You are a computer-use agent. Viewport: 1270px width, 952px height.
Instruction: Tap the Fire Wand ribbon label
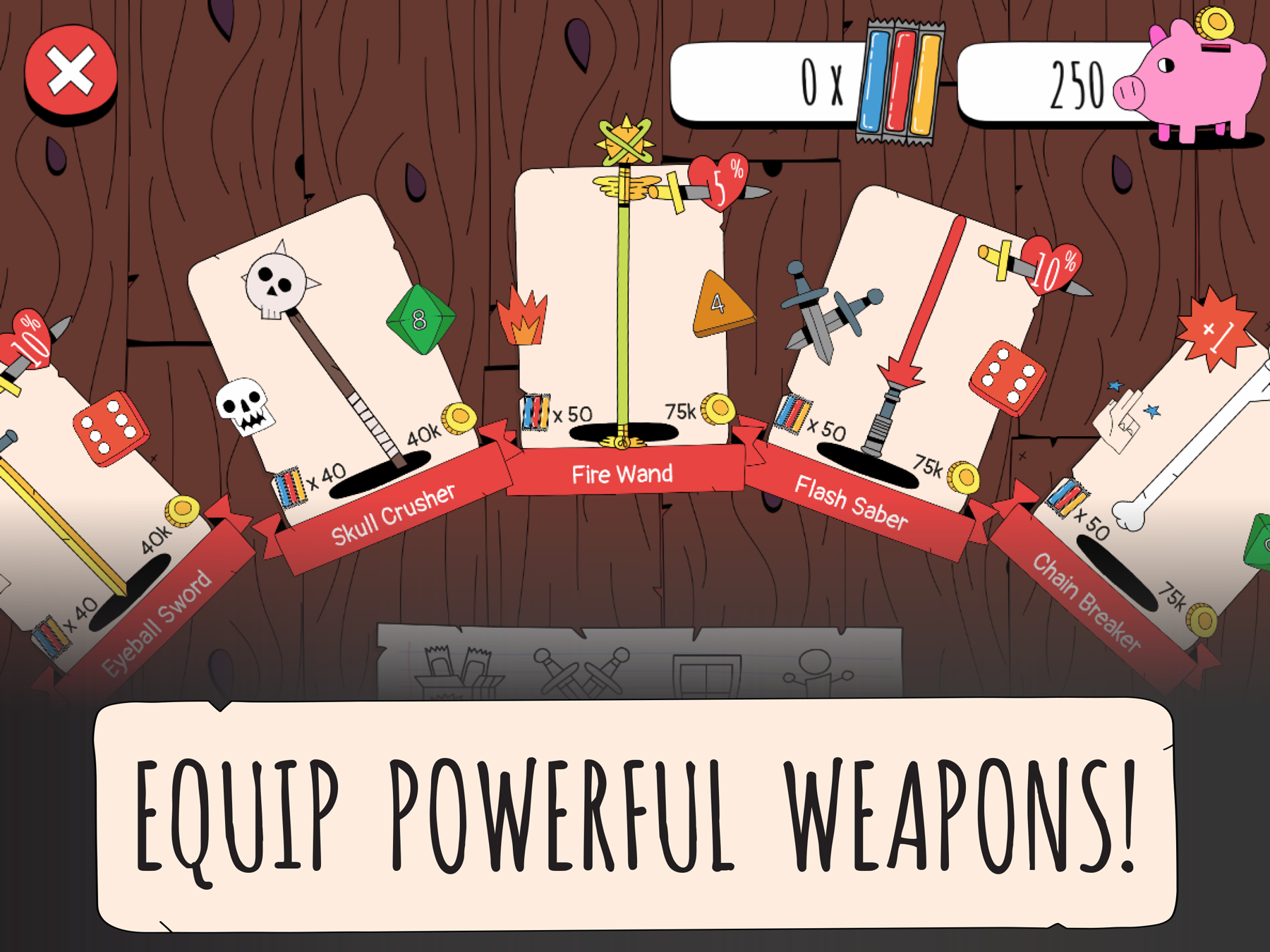point(622,474)
